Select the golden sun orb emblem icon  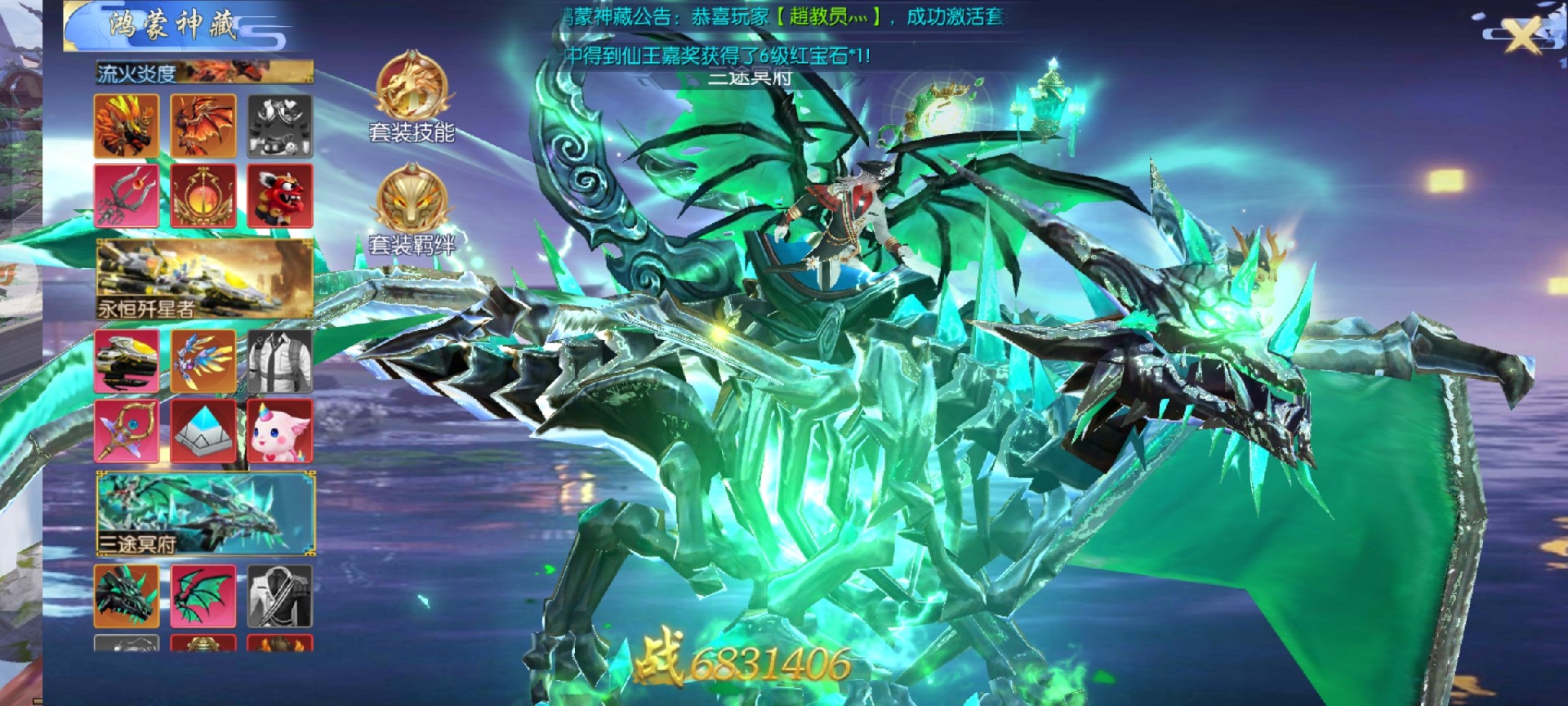click(203, 196)
